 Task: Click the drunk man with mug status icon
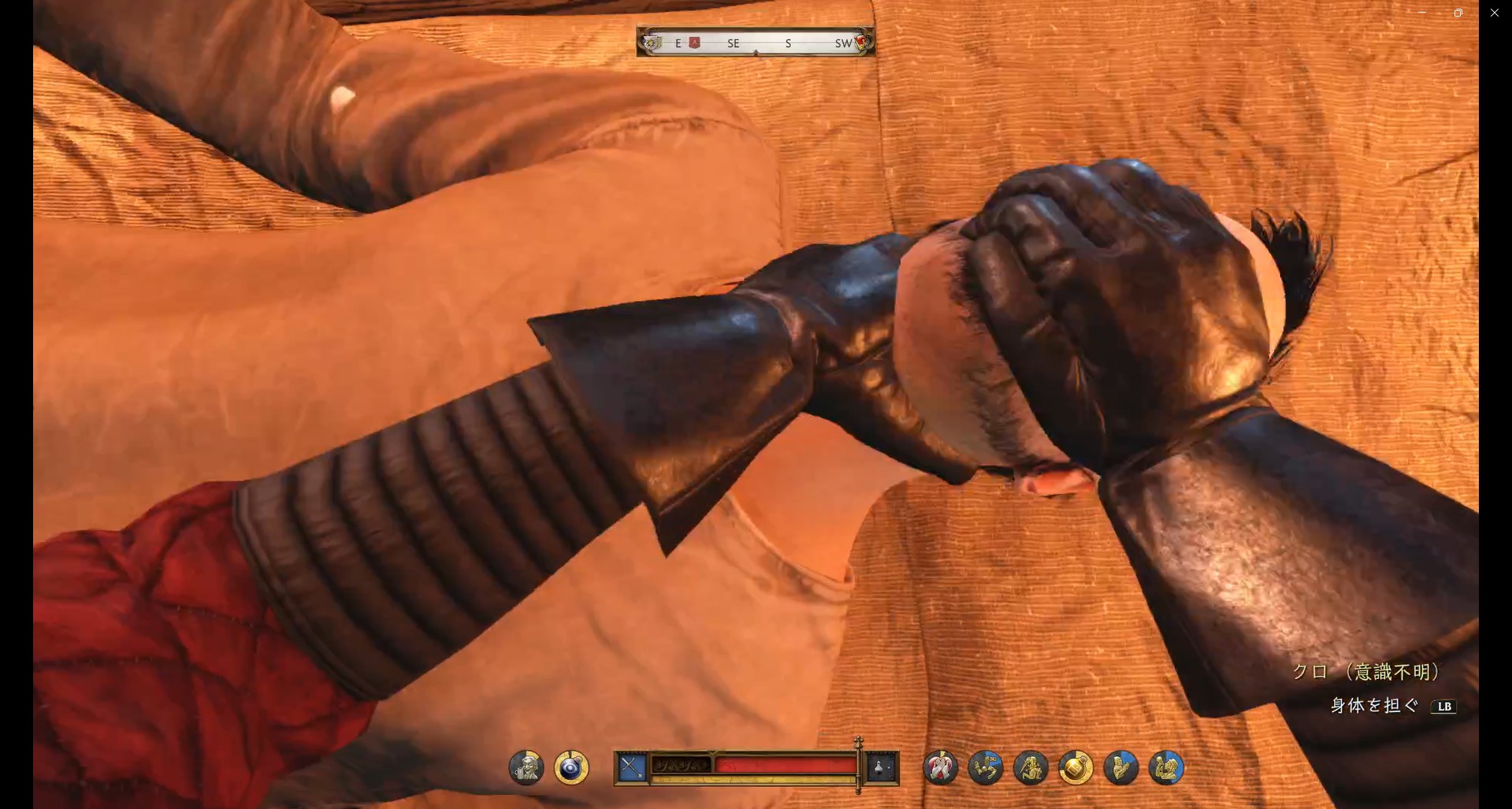526,767
